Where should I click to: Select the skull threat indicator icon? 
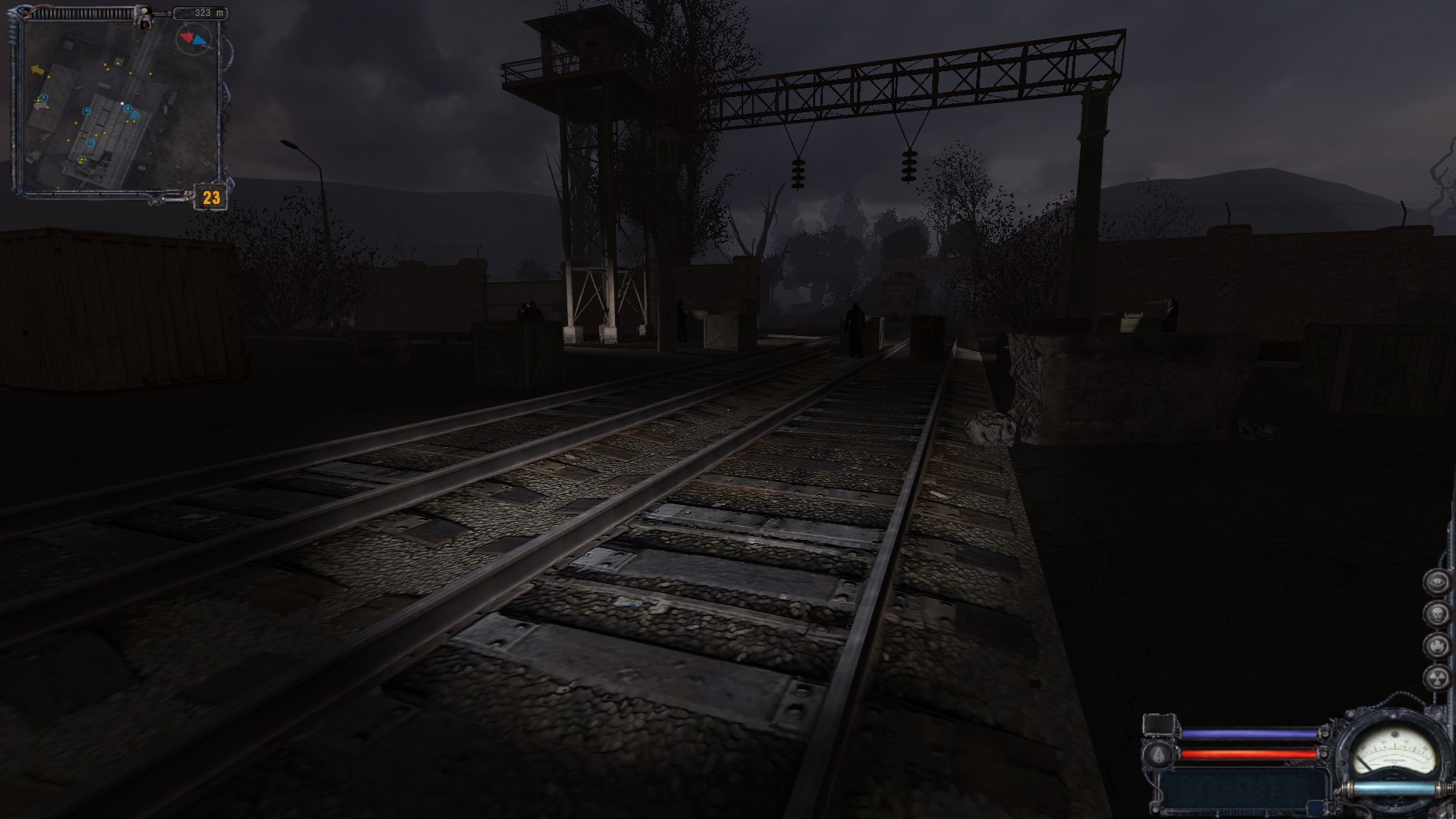click(x=1437, y=613)
